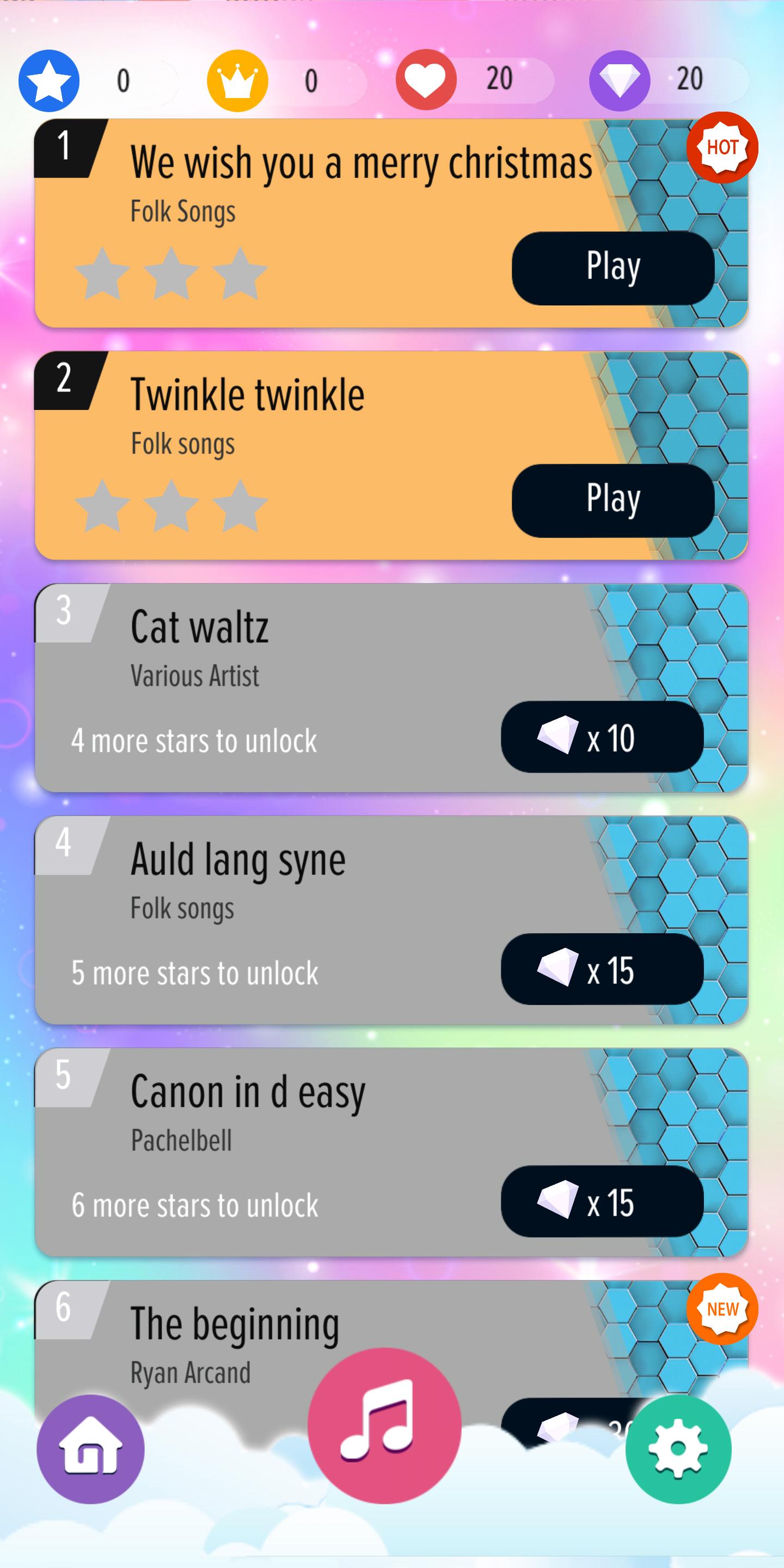784x1568 pixels.
Task: Click the purple diamond currency icon
Action: (619, 79)
